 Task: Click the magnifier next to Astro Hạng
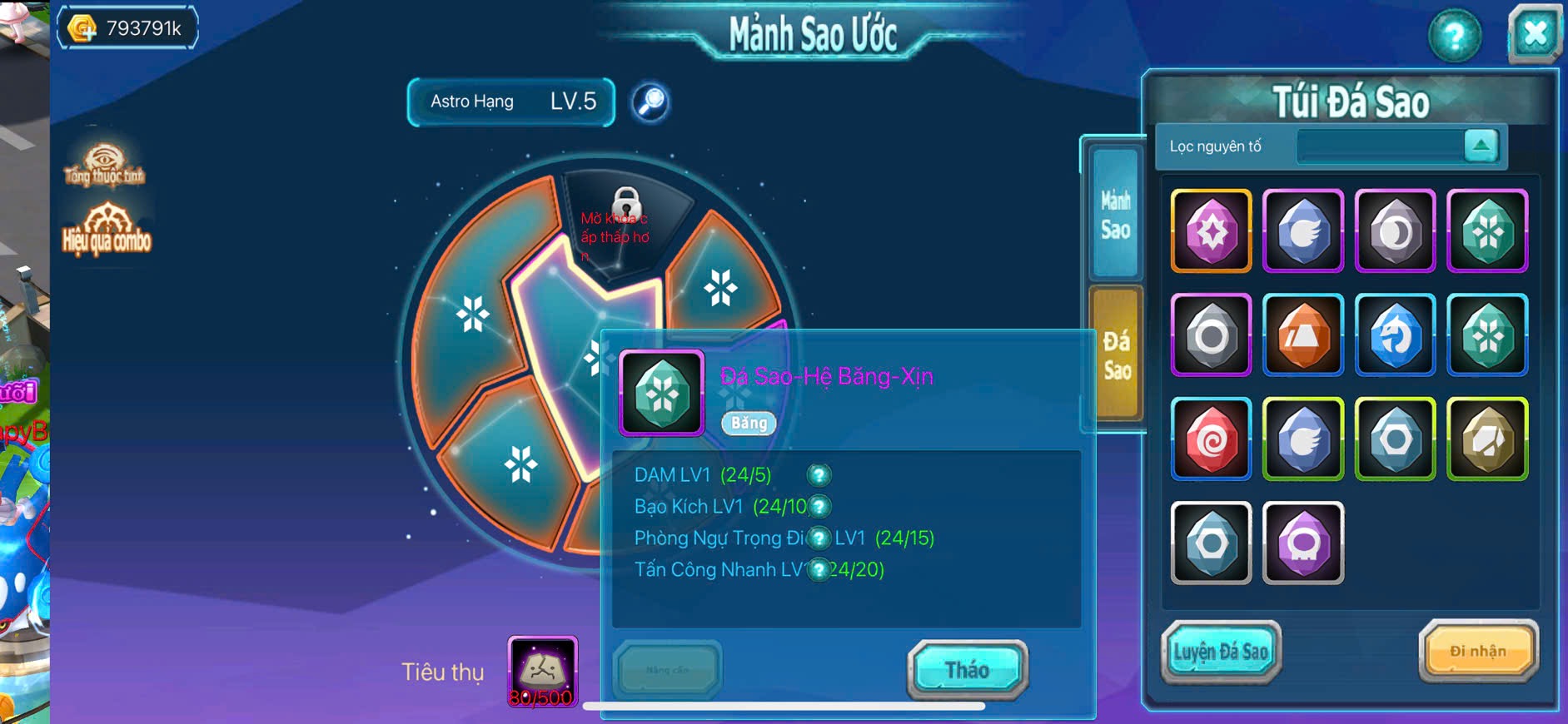coord(650,102)
